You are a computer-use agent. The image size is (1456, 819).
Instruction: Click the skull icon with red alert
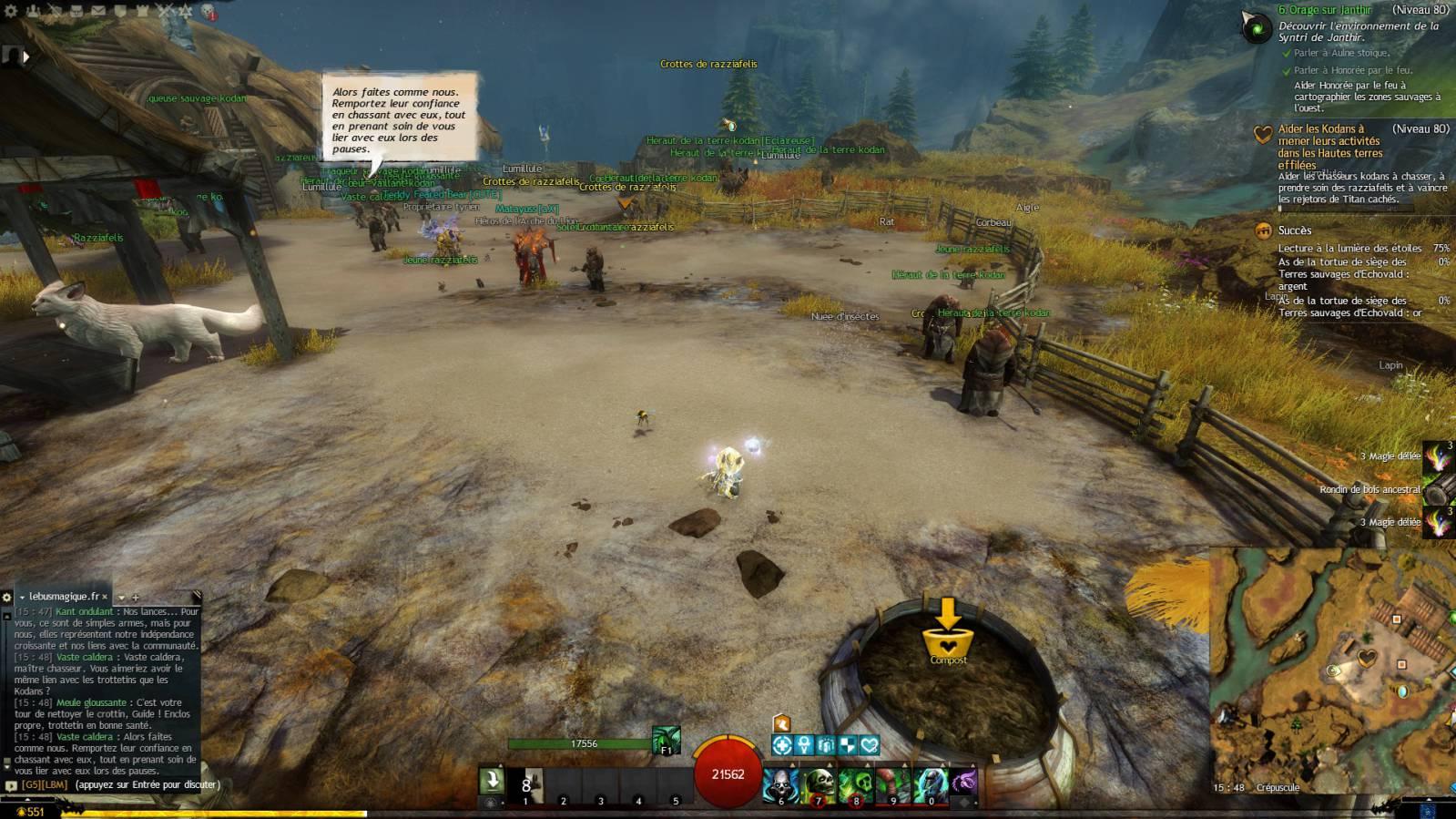pos(209,12)
